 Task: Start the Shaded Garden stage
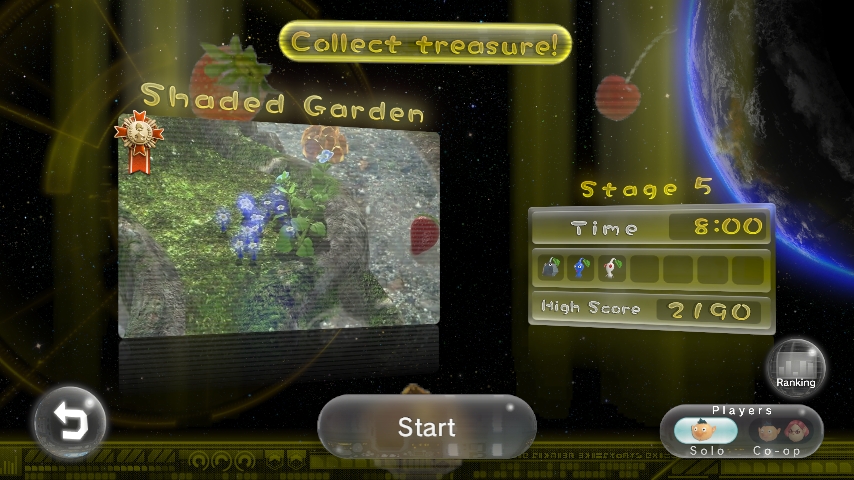[427, 427]
